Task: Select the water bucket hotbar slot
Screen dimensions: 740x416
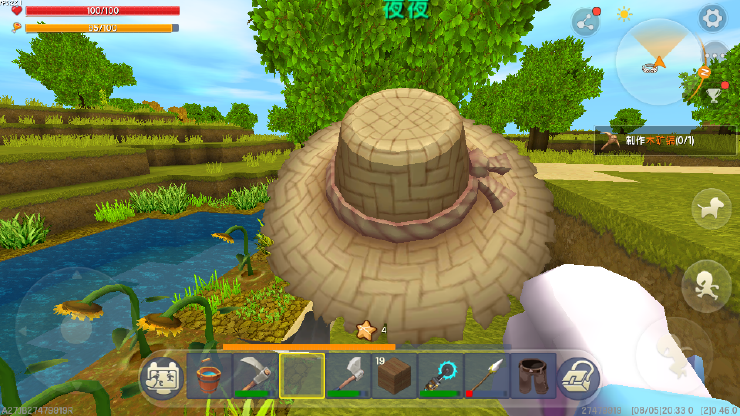Action: point(209,377)
